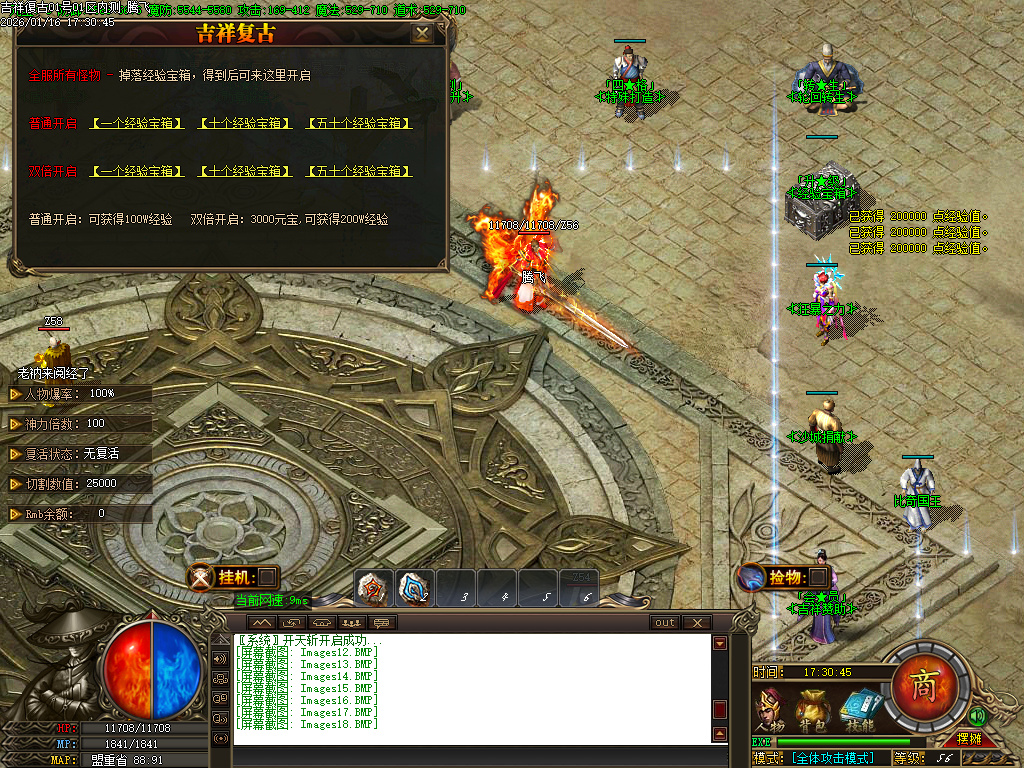The width and height of the screenshot is (1024, 768).
Task: Open the 技能 skills book
Action: point(856,709)
